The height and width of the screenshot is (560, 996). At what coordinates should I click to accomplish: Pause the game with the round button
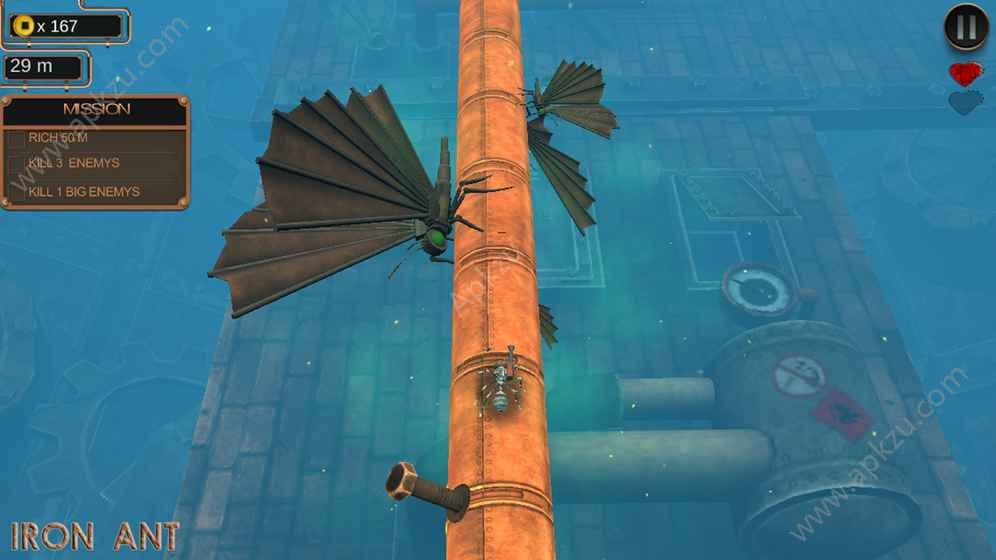point(966,28)
